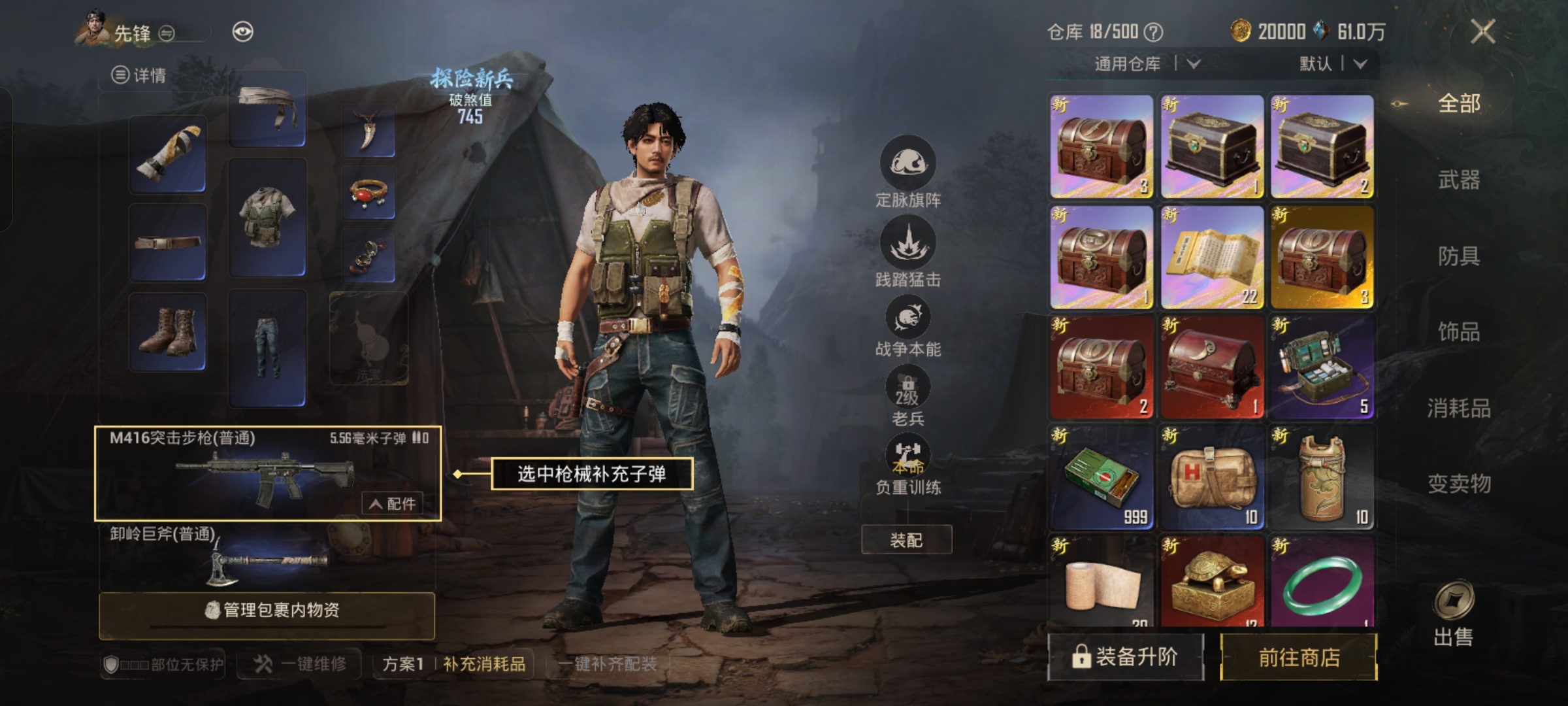The image size is (1568, 706).
Task: Show the 消耗品 category tab
Action: [1458, 409]
